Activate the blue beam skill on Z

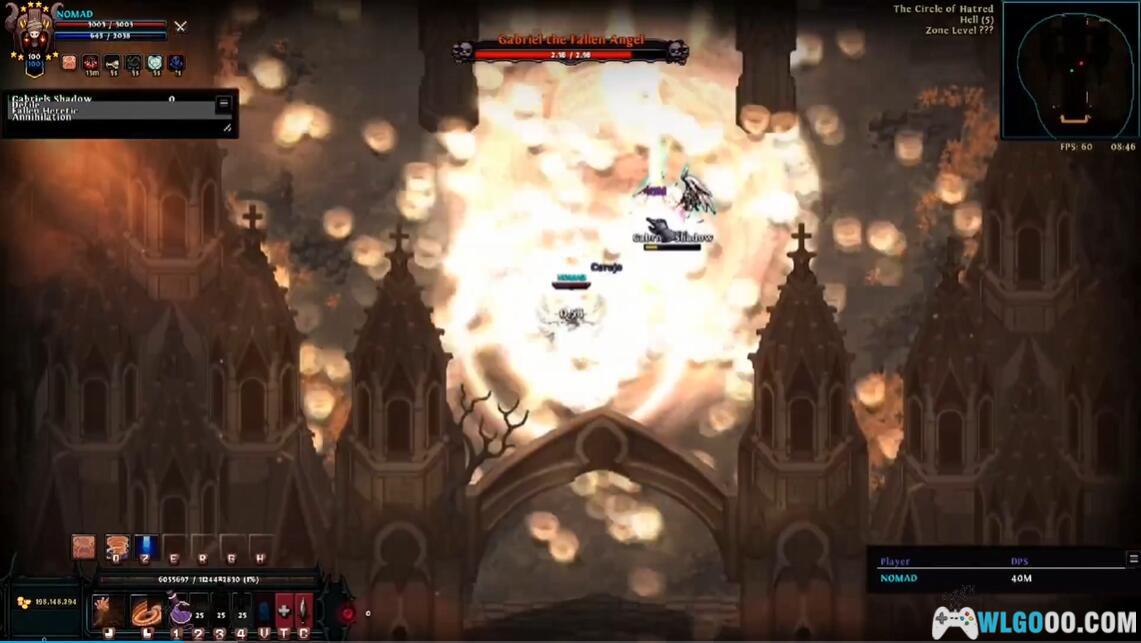[146, 547]
